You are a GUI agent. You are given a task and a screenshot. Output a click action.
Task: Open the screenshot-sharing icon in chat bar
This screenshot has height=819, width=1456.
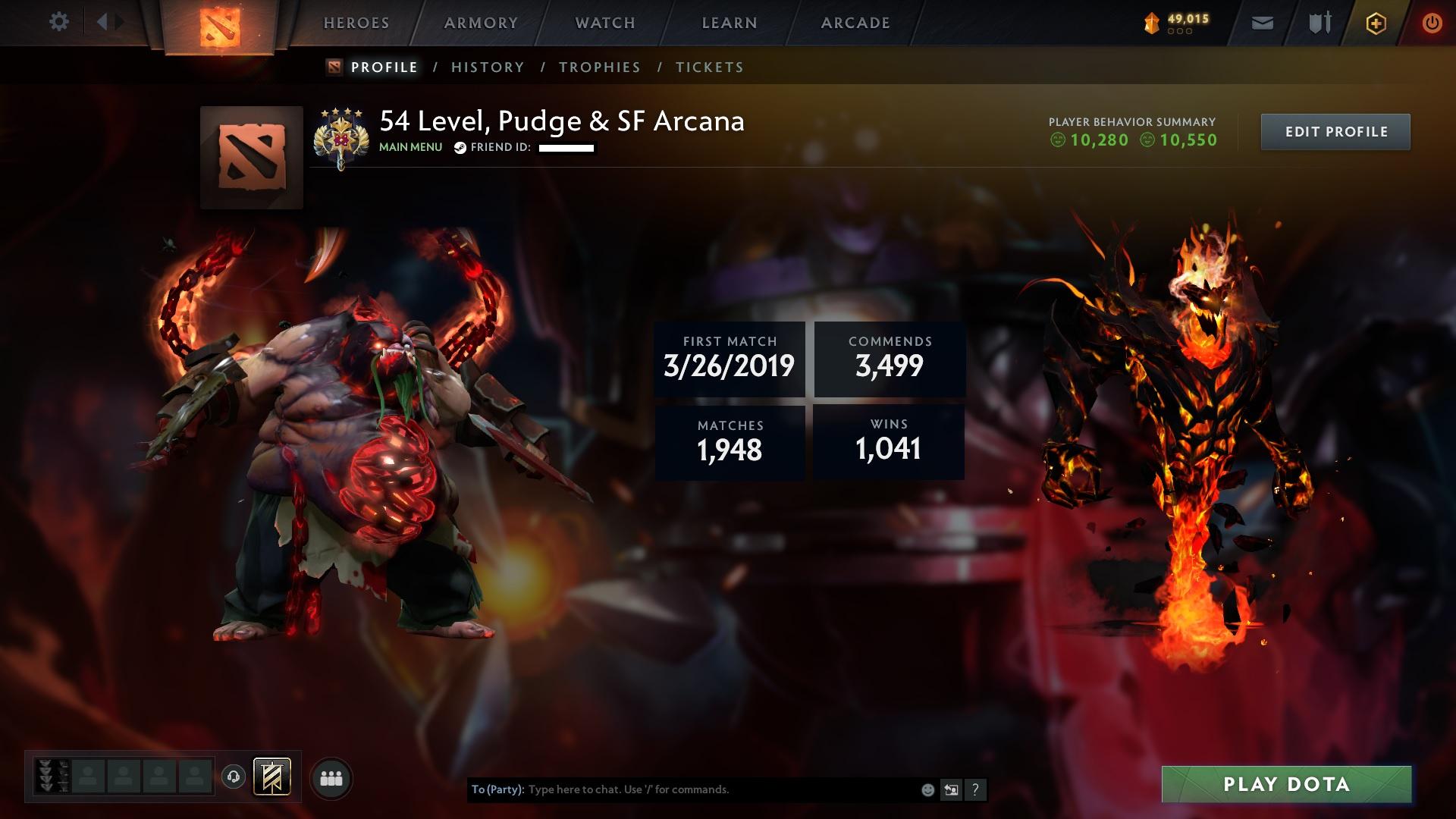951,790
